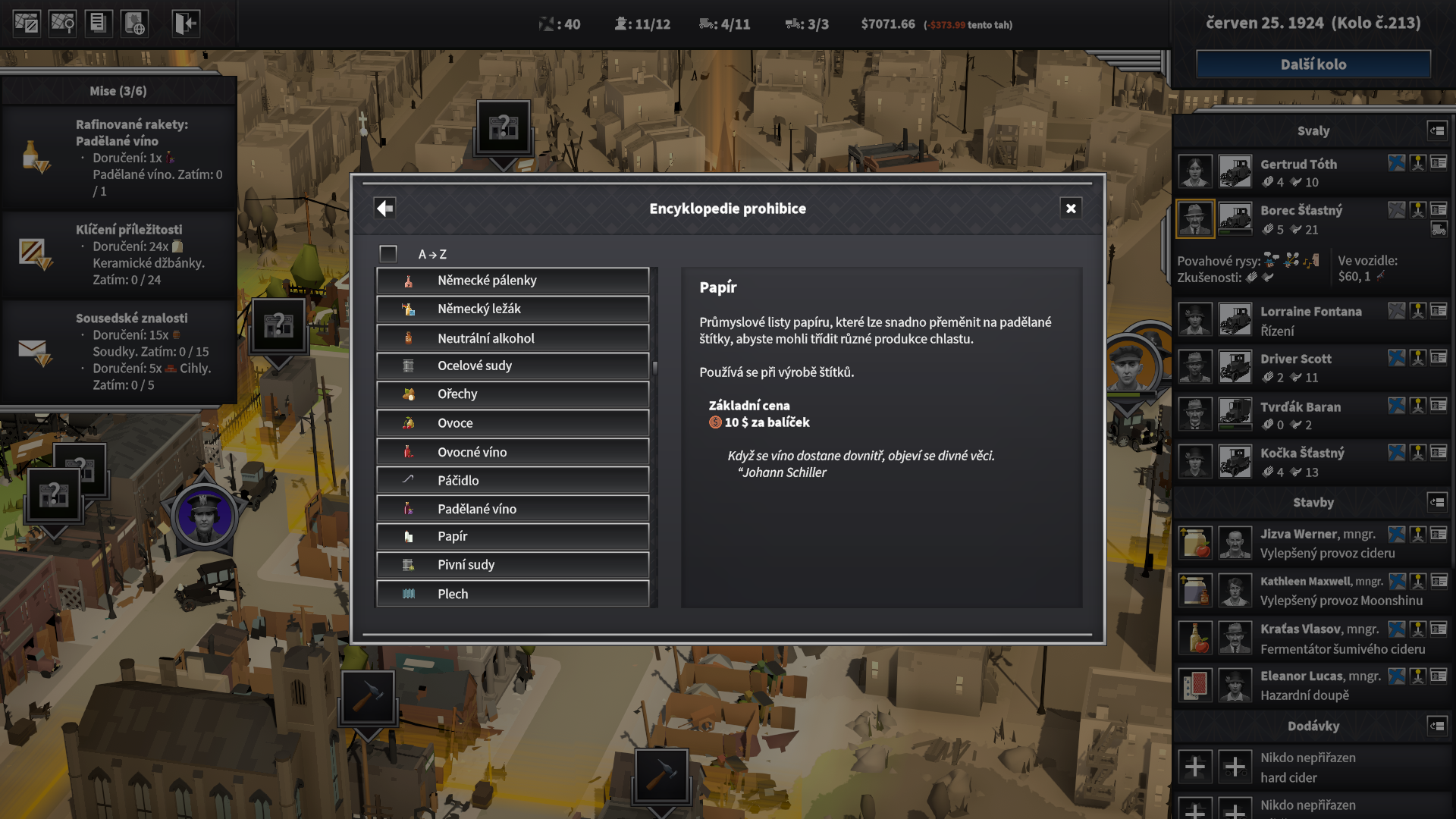Open the Ovocné víno entry
Image resolution: width=1456 pixels, height=819 pixels.
(x=513, y=452)
